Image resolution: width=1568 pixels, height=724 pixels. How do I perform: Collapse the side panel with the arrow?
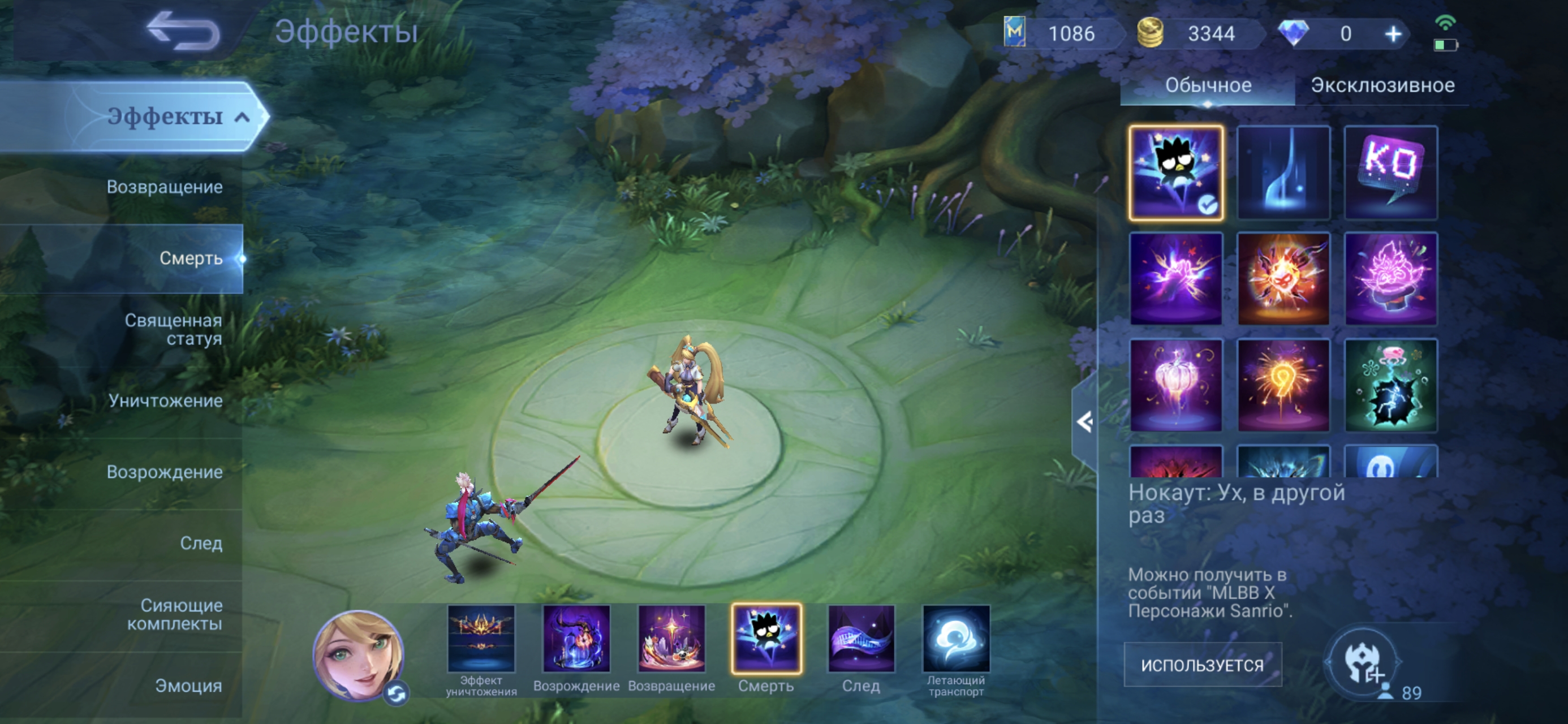1084,422
